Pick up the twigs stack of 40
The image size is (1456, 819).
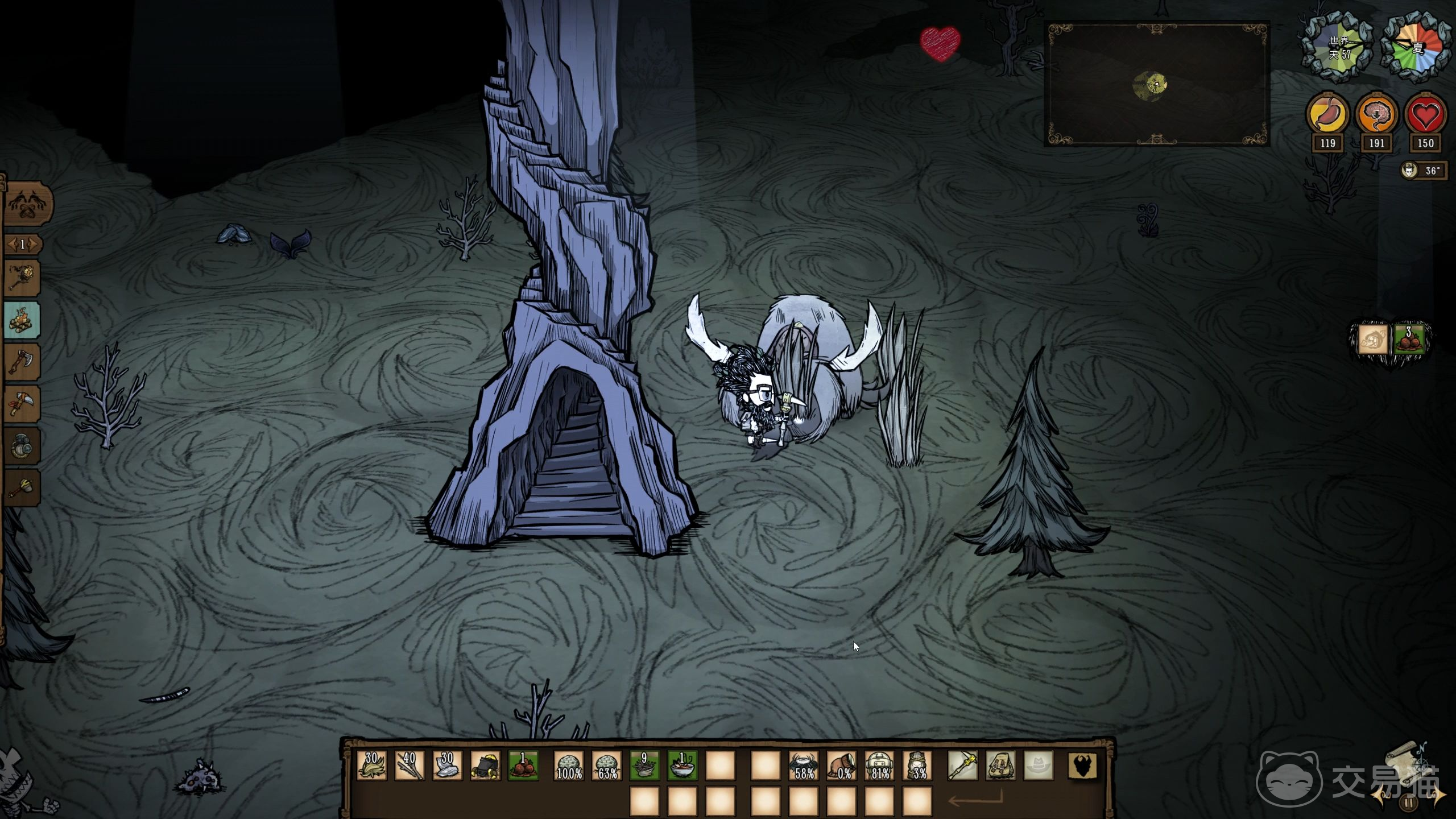409,766
